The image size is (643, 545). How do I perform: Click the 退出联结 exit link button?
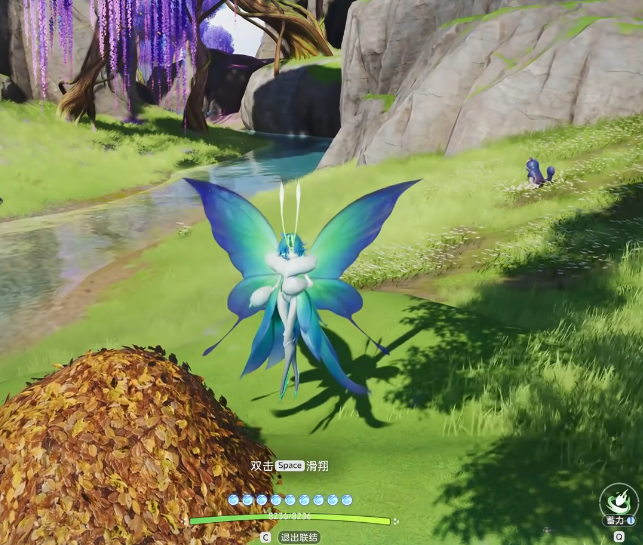pos(299,537)
